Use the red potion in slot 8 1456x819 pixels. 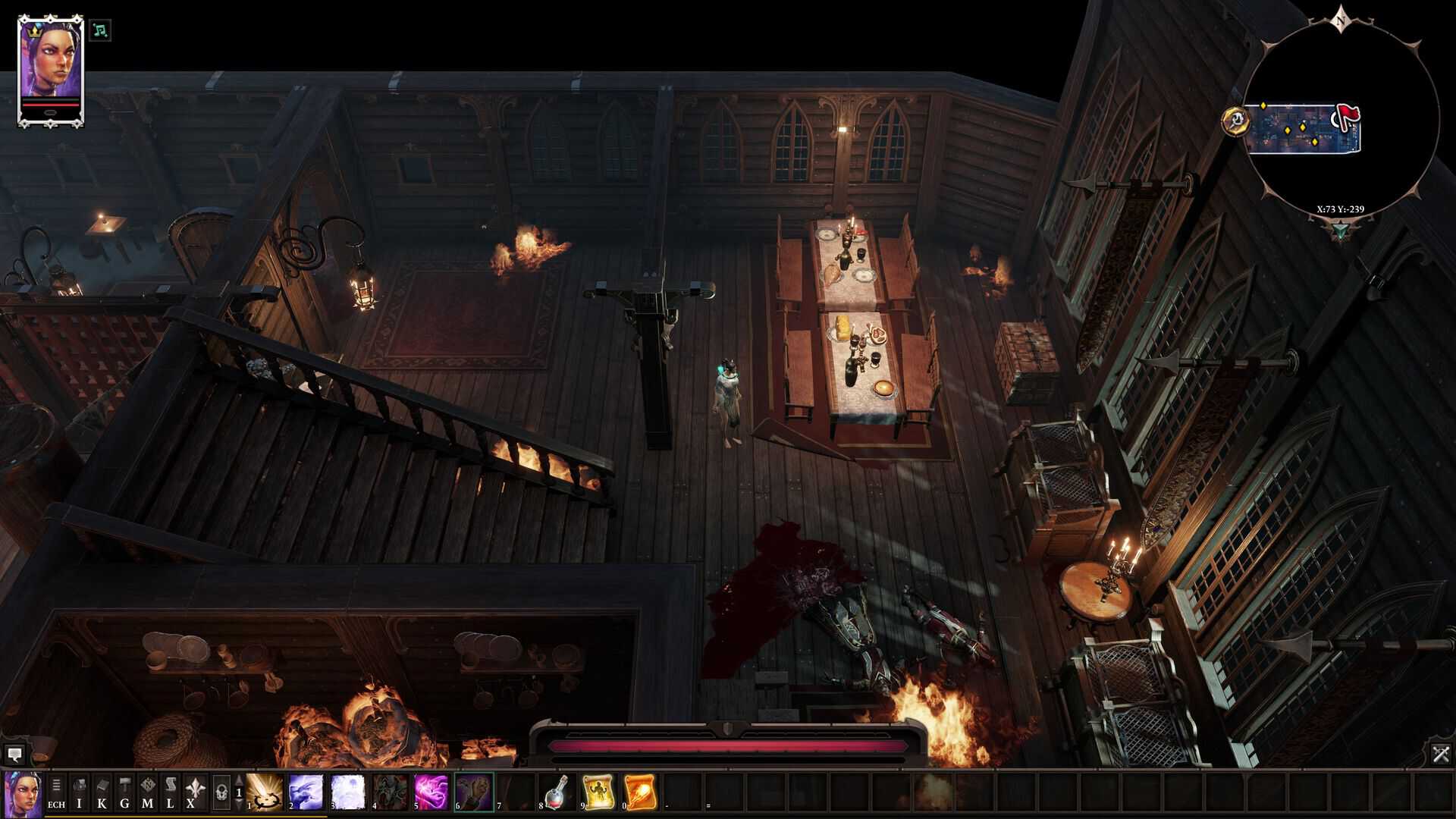pyautogui.click(x=557, y=792)
